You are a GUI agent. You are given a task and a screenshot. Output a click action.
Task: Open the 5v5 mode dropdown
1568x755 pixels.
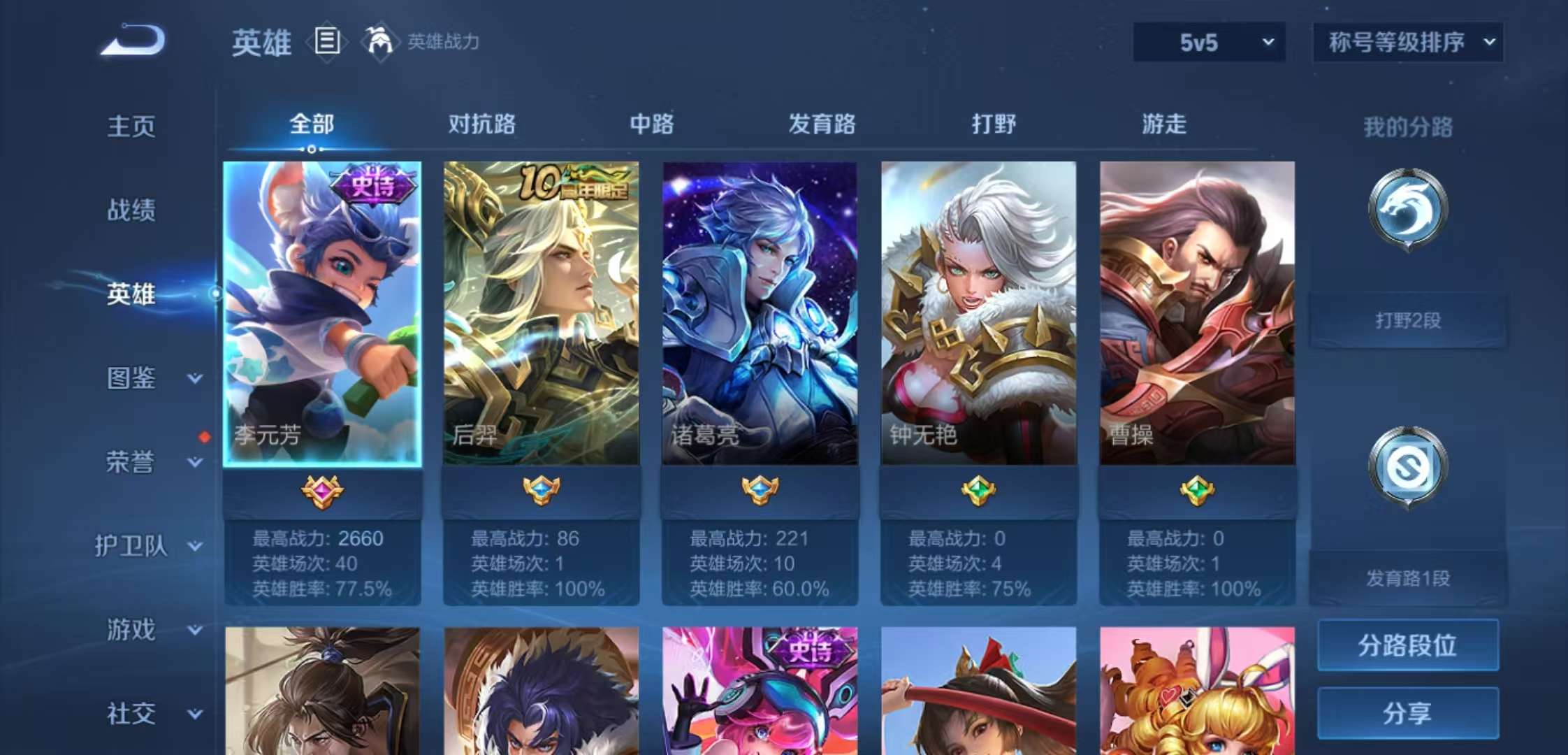tap(1207, 42)
